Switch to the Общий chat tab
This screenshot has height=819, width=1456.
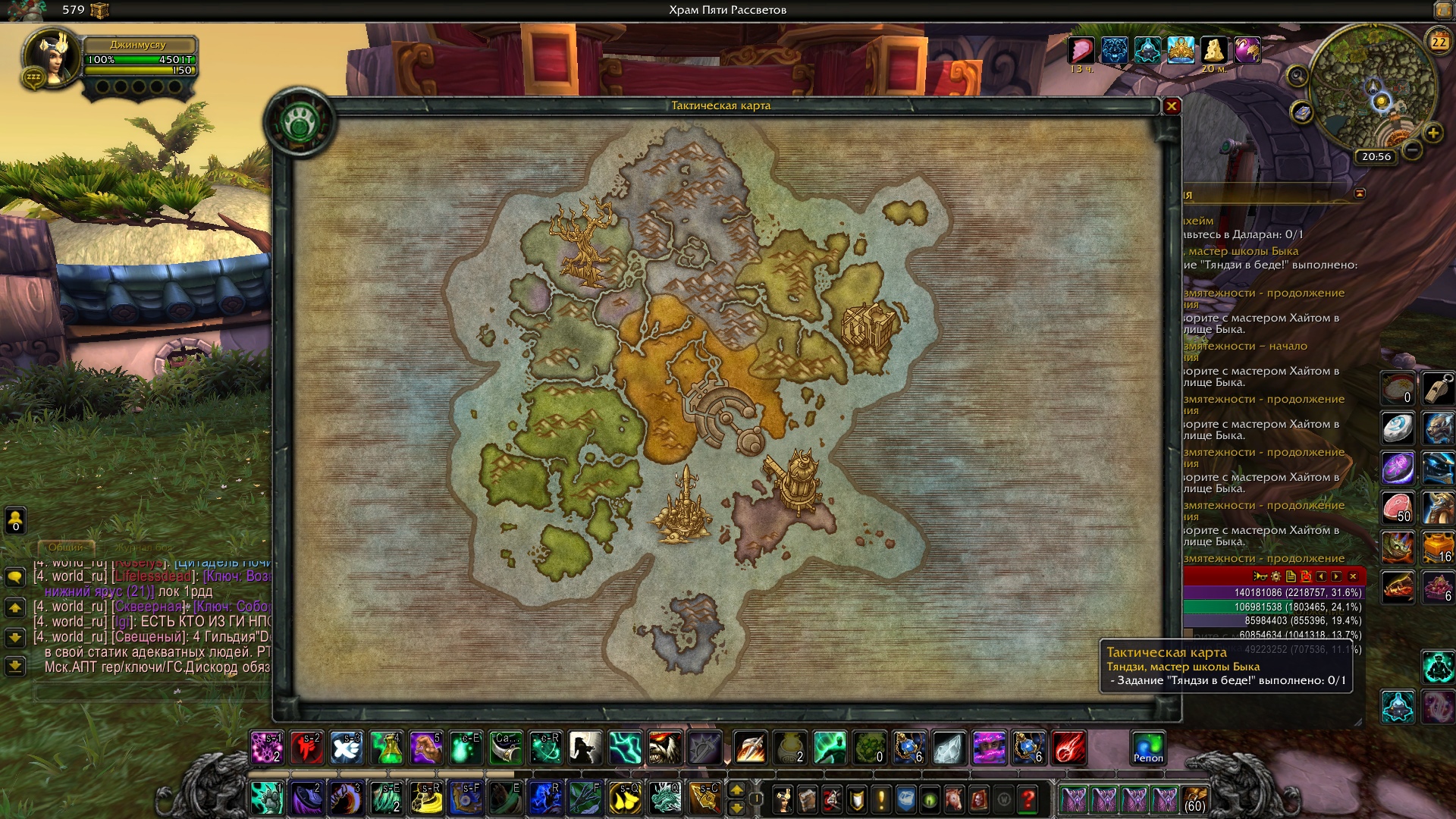(x=66, y=547)
